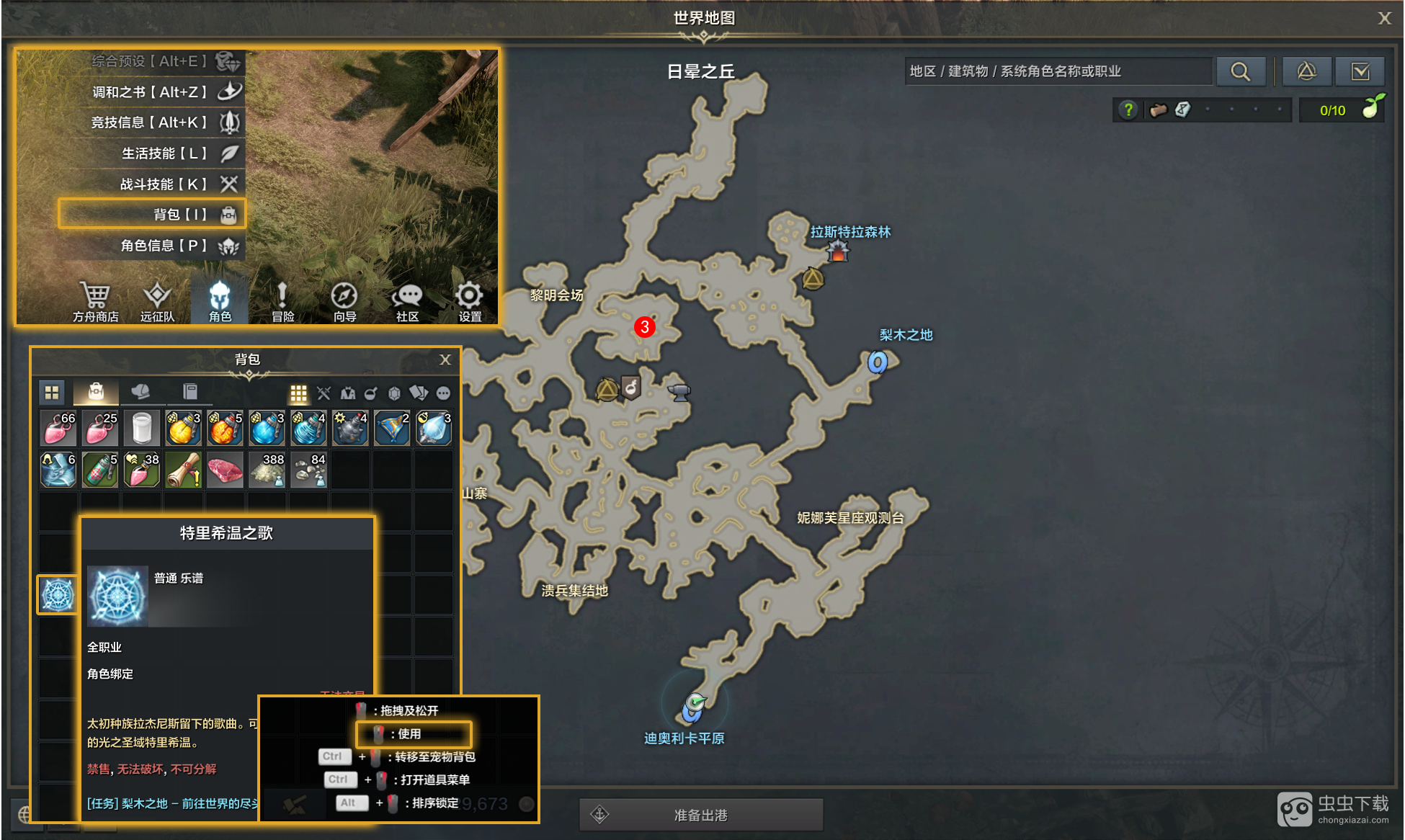This screenshot has width=1405, height=840.
Task: Click the magnifying glass search button
Action: point(1240,71)
